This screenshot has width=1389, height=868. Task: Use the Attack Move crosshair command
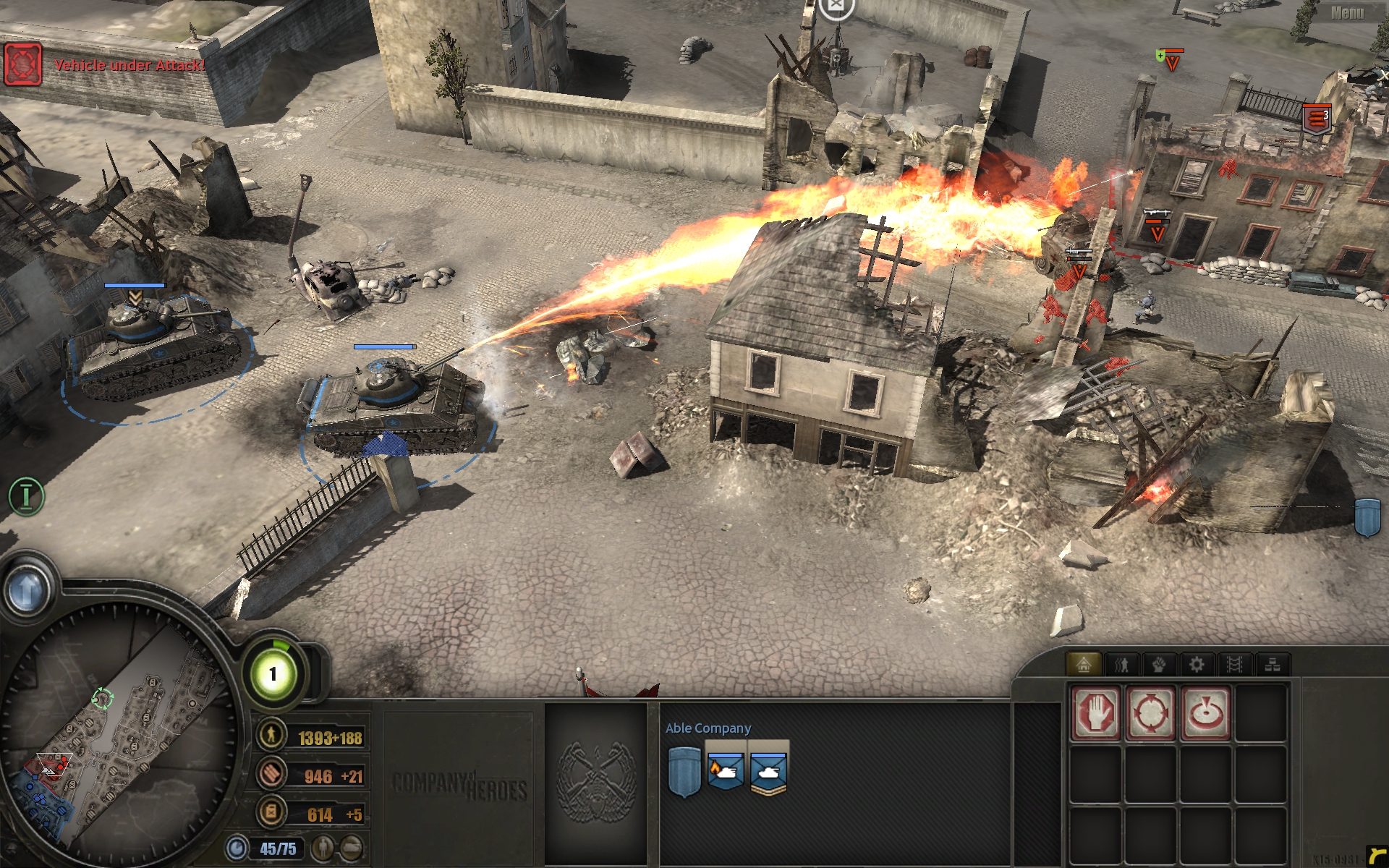coord(1151,713)
